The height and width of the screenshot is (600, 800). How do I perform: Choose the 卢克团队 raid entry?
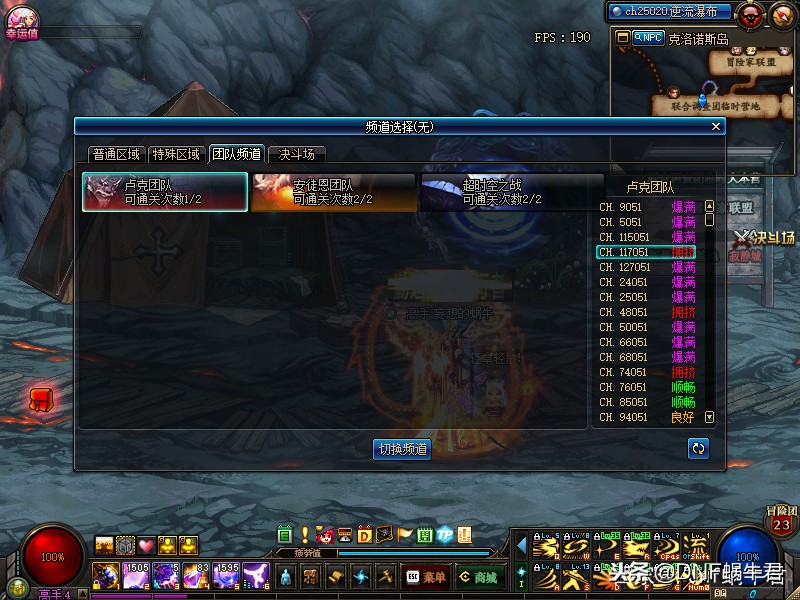click(x=165, y=192)
